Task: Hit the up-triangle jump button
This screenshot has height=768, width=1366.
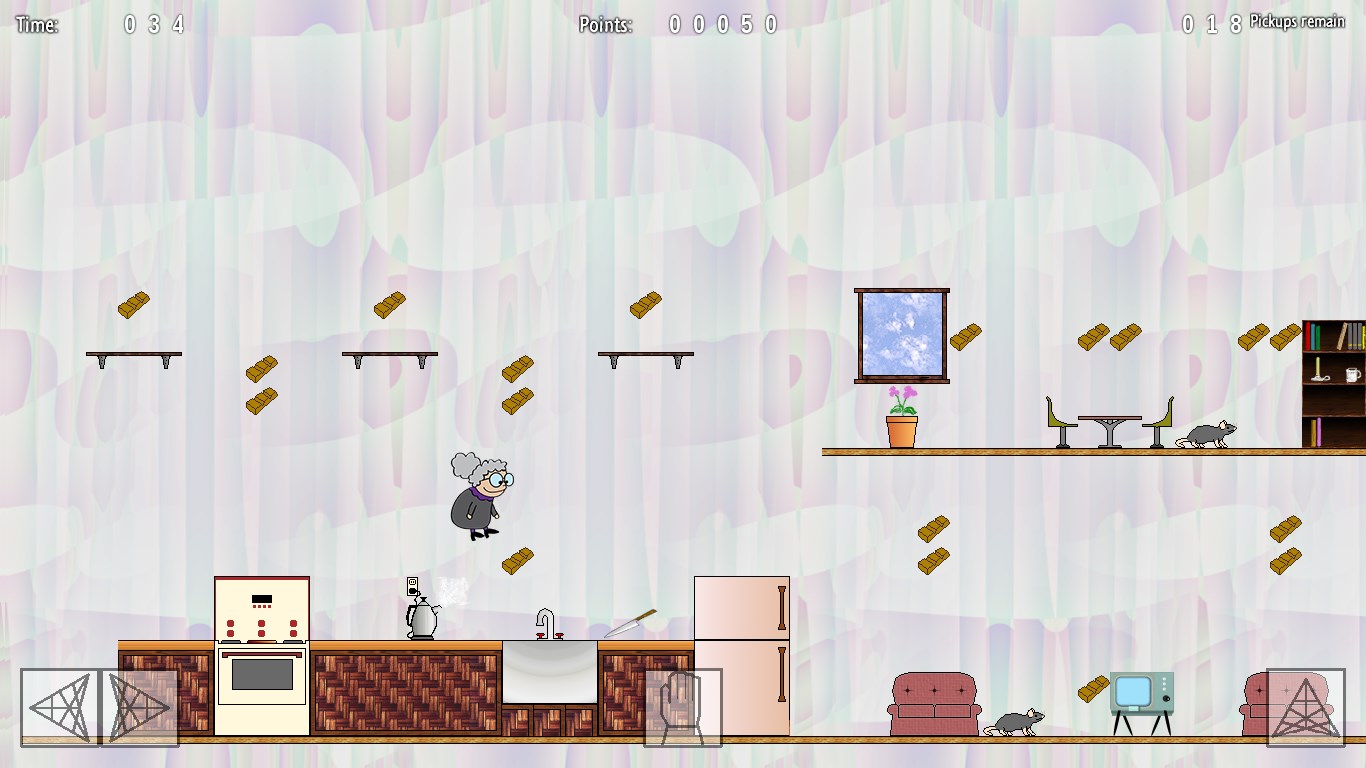Action: pyautogui.click(x=1305, y=708)
